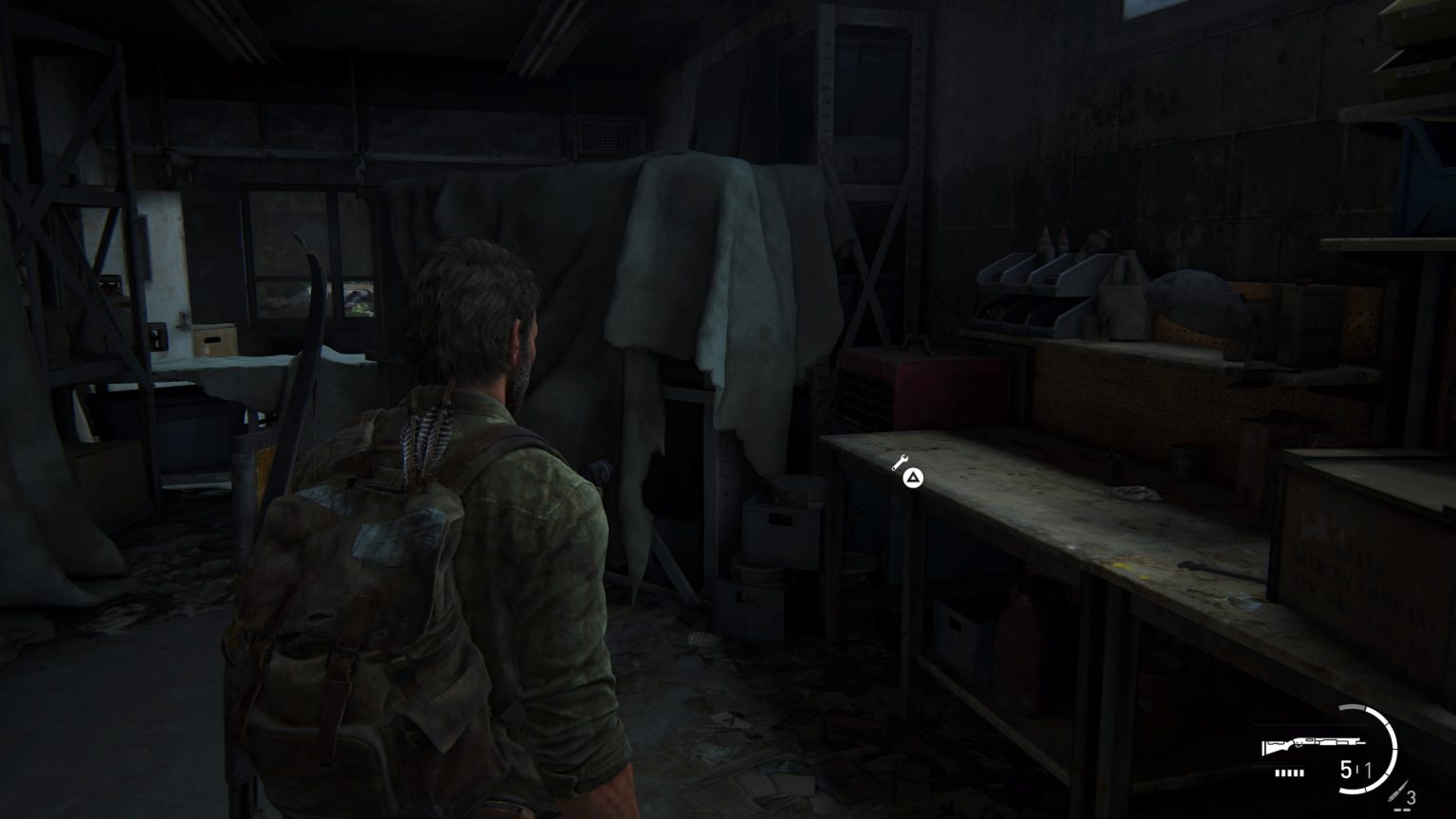This screenshot has width=1456, height=819.
Task: Click the ammo counter showing 5
Action: (1345, 769)
